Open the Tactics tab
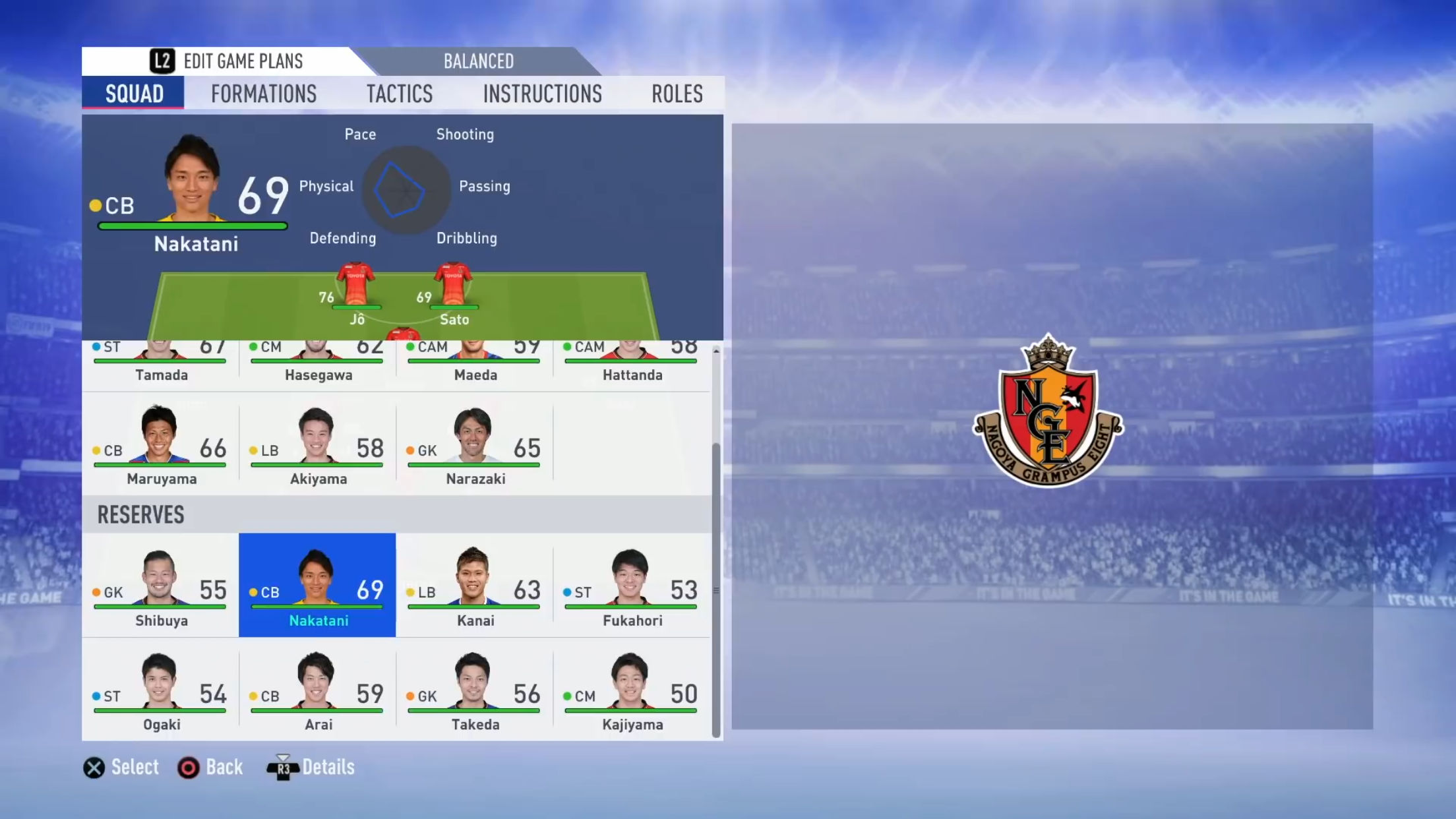The width and height of the screenshot is (1456, 819). [x=400, y=94]
